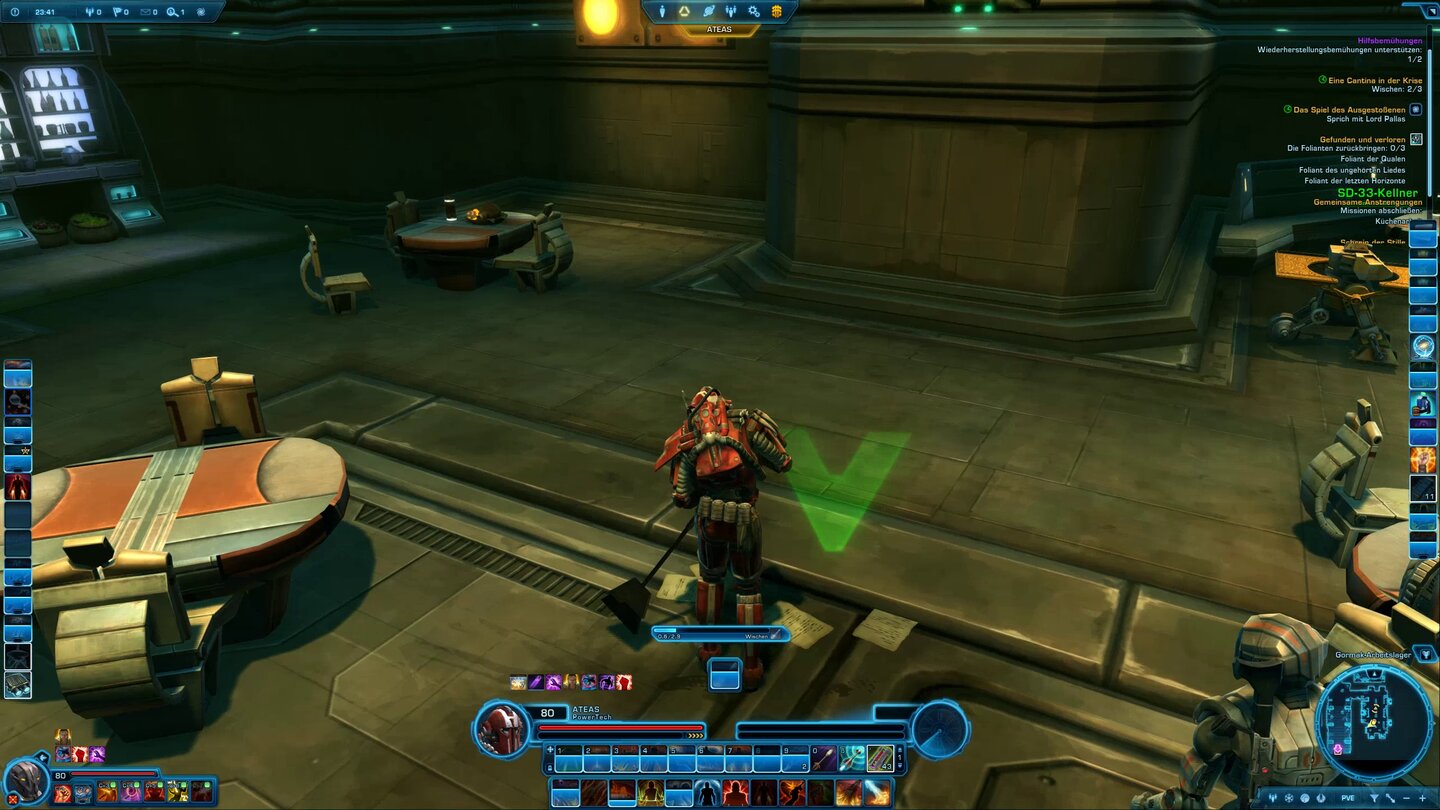Select the group finder triangle icon
Screen dimensions: 1440x810
pyautogui.click(x=683, y=11)
